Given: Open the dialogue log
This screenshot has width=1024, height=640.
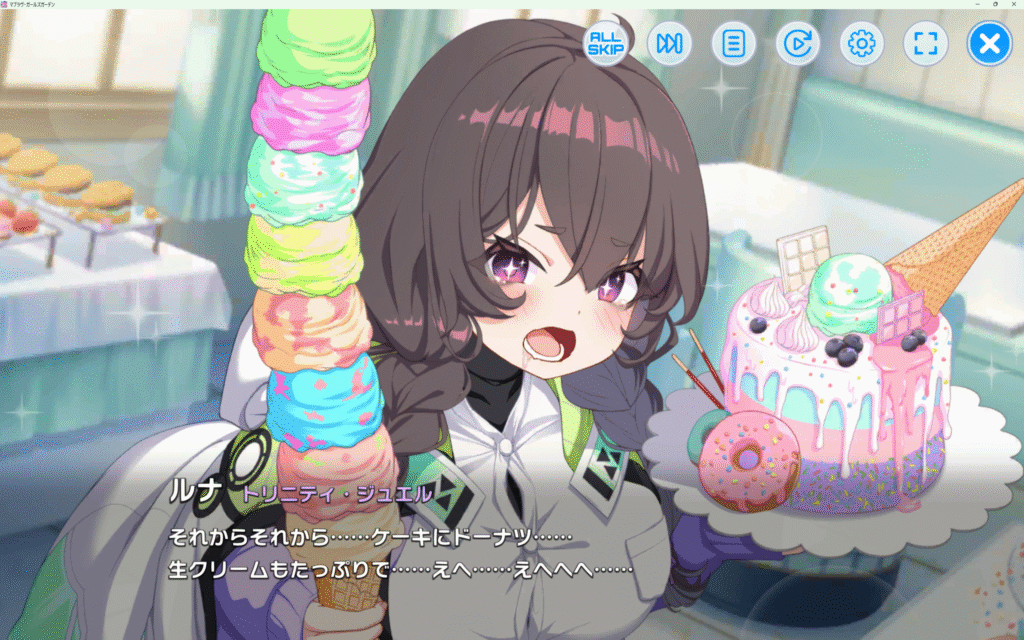Looking at the screenshot, I should point(733,44).
